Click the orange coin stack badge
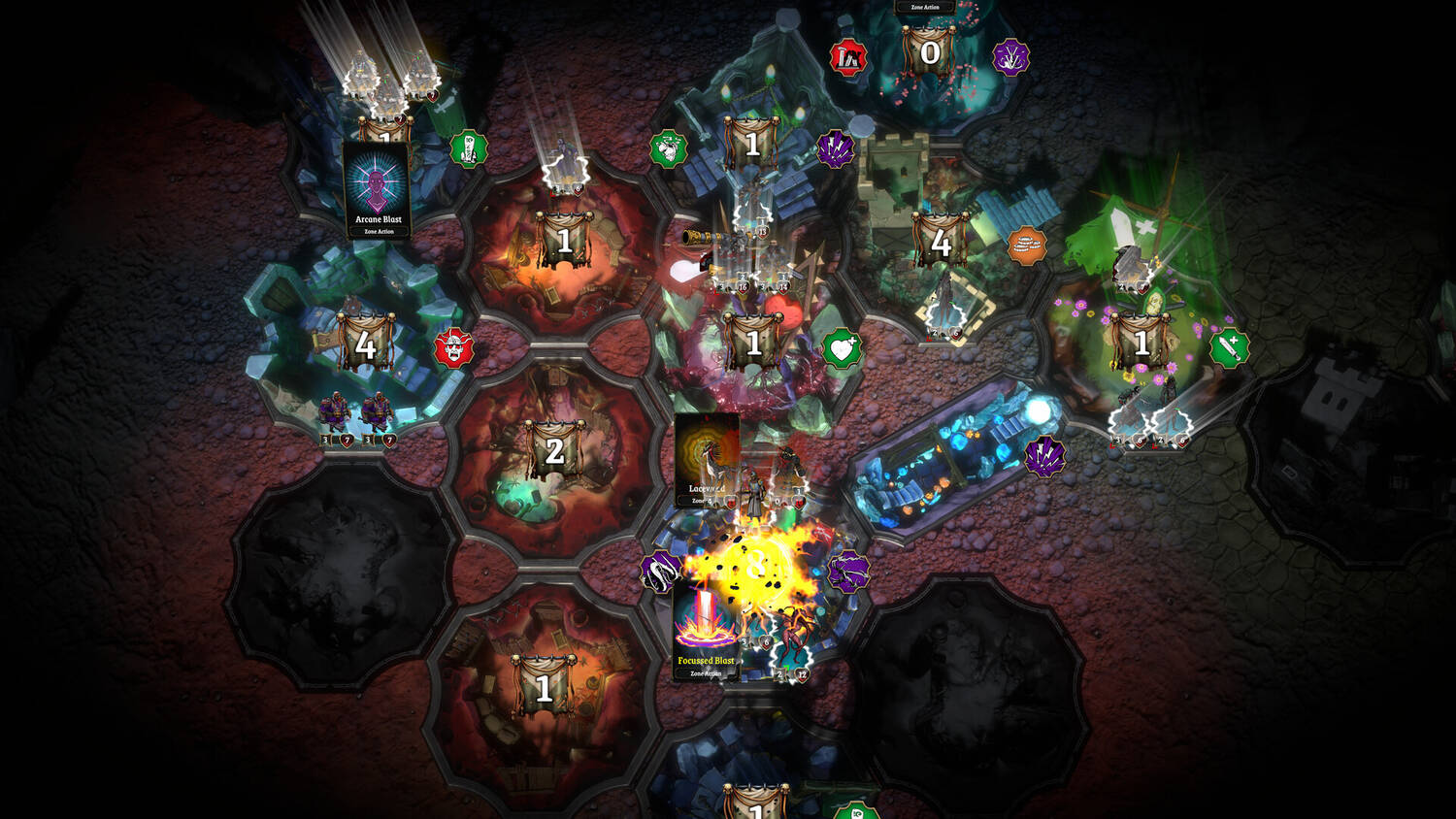Image resolution: width=1456 pixels, height=819 pixels. 1027,246
